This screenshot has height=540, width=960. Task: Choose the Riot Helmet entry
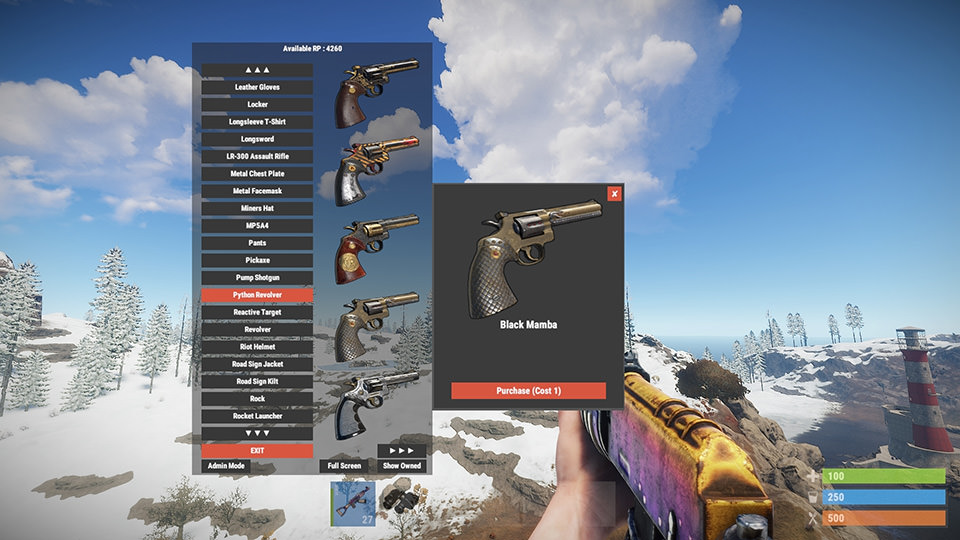[257, 346]
